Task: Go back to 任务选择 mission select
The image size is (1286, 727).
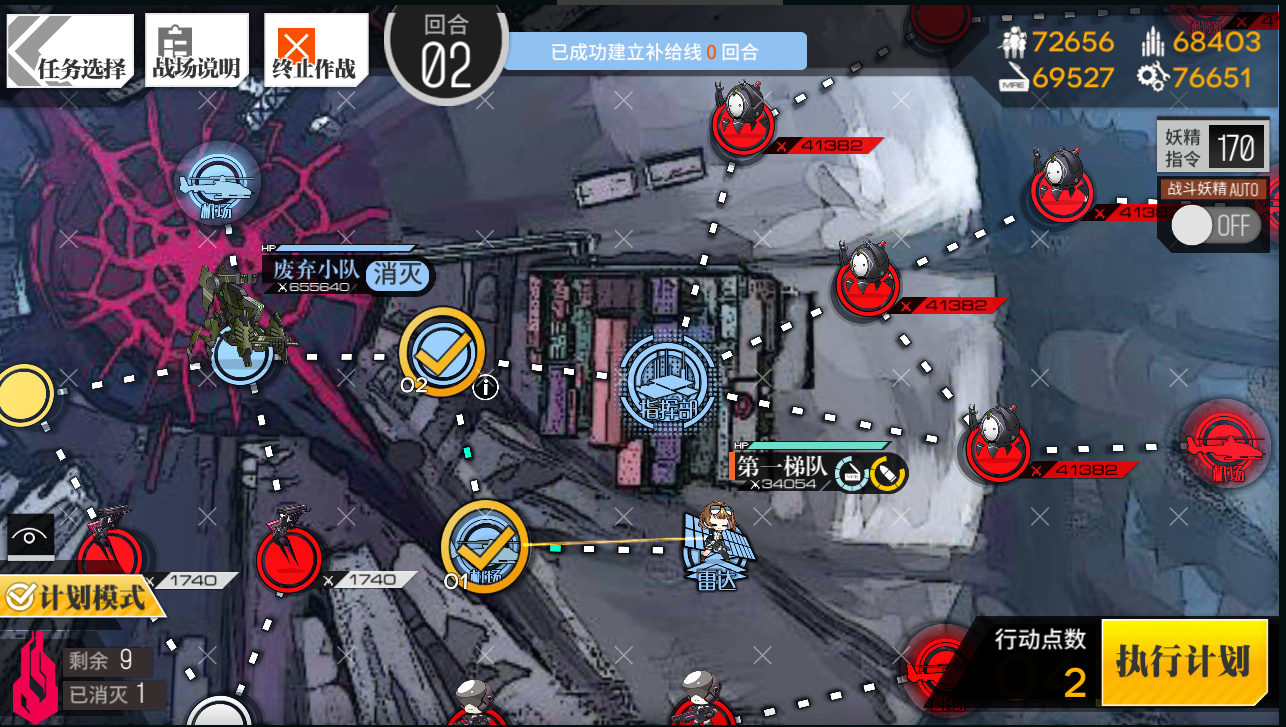Action: point(68,50)
